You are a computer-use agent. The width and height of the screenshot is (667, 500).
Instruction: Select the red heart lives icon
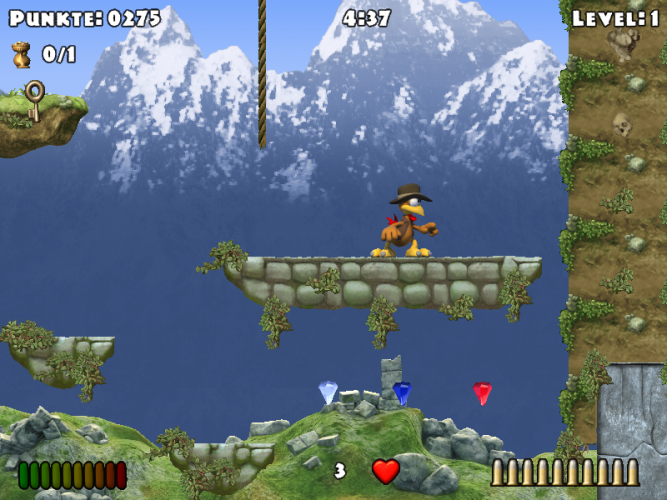coord(385,470)
